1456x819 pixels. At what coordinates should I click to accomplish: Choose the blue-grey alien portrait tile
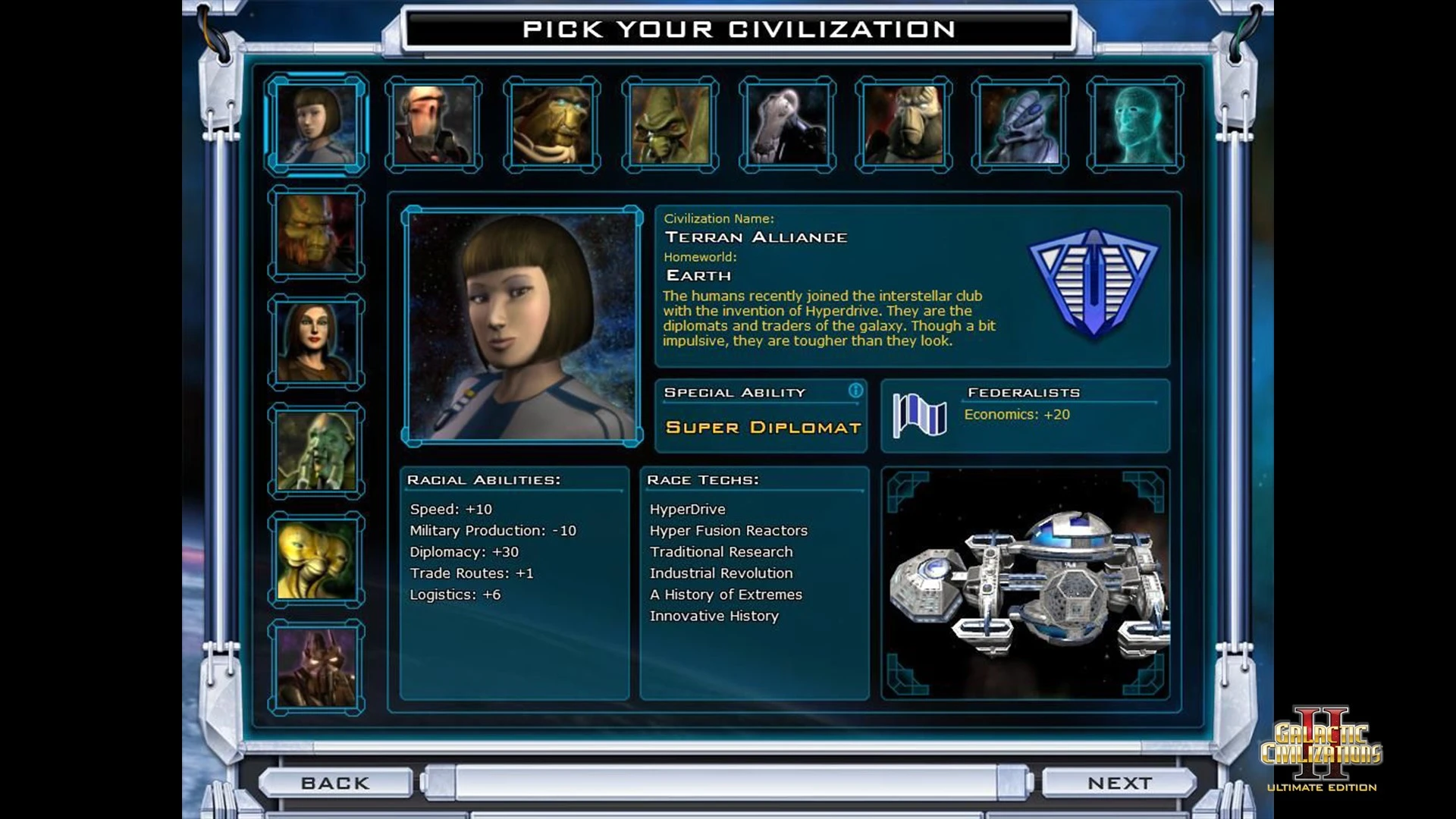pyautogui.click(x=1019, y=124)
